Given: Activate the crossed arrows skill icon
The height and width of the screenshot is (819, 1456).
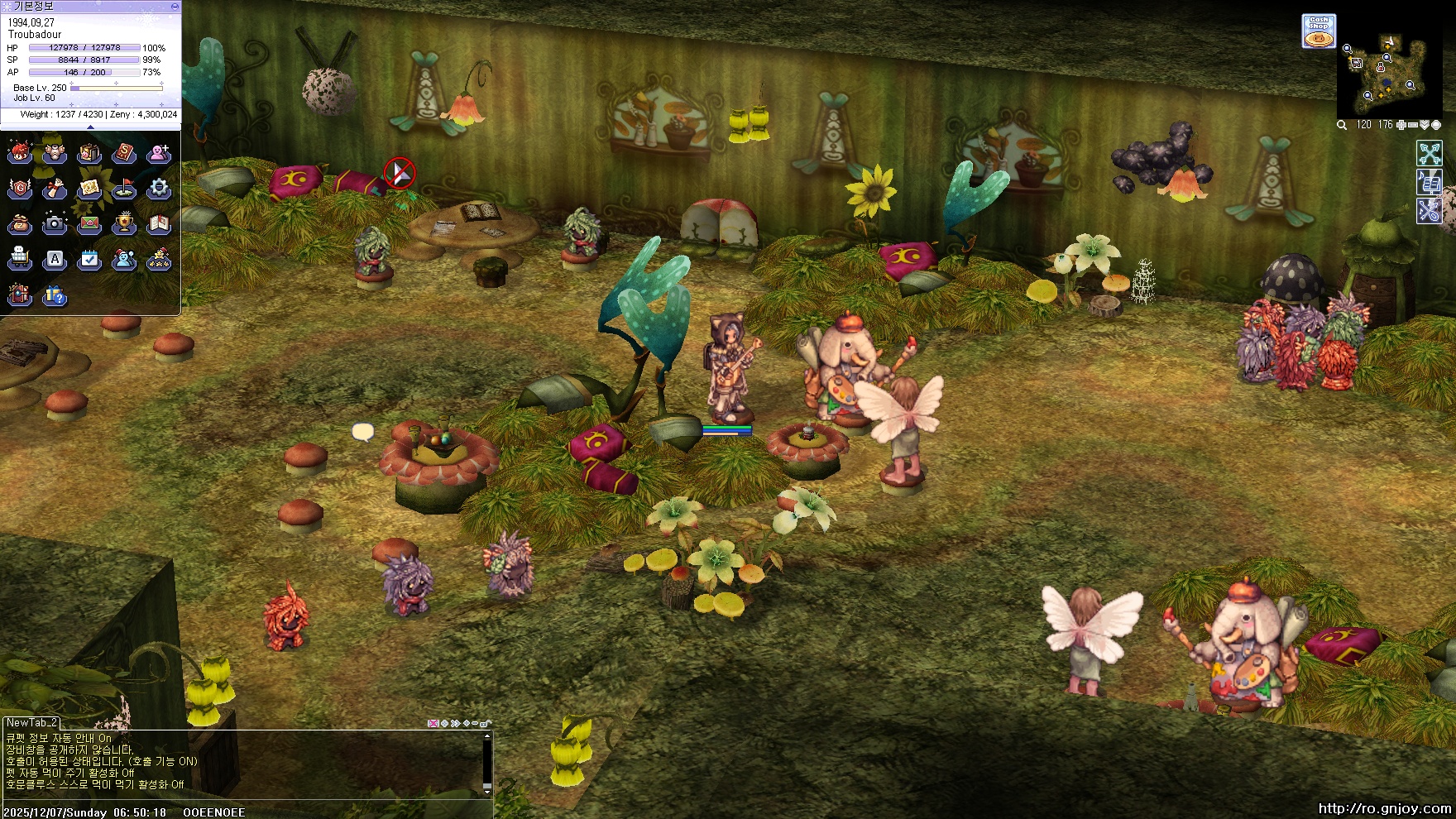Looking at the screenshot, I should tap(1430, 153).
